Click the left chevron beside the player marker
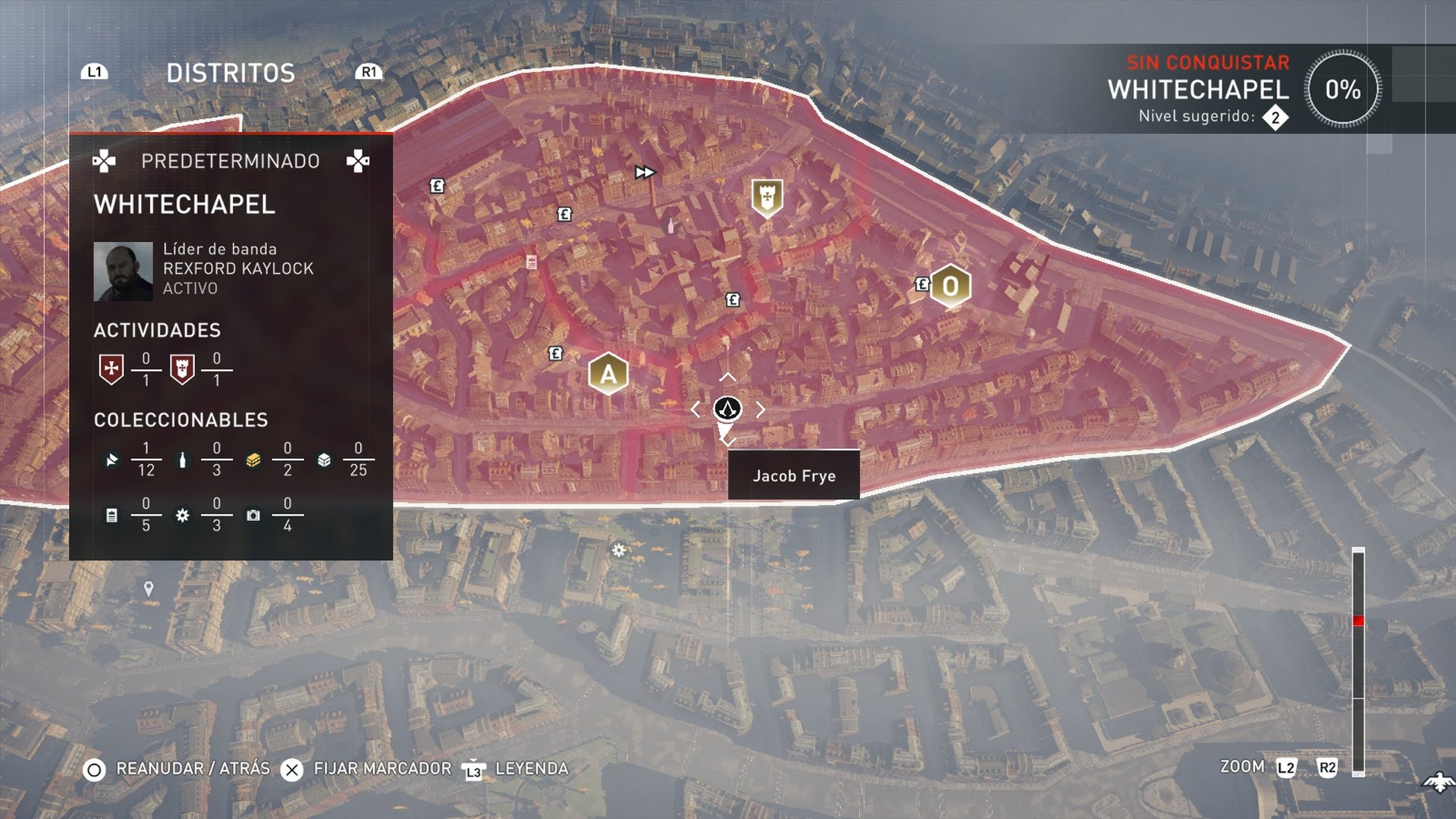Image resolution: width=1456 pixels, height=819 pixels. (697, 408)
